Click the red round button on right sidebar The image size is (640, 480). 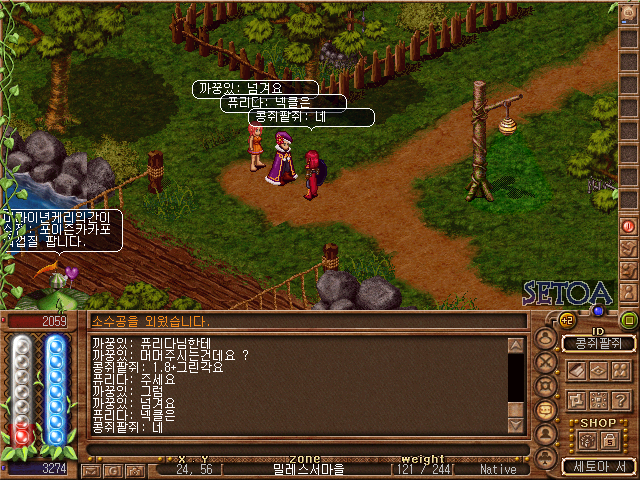pyautogui.click(x=629, y=226)
